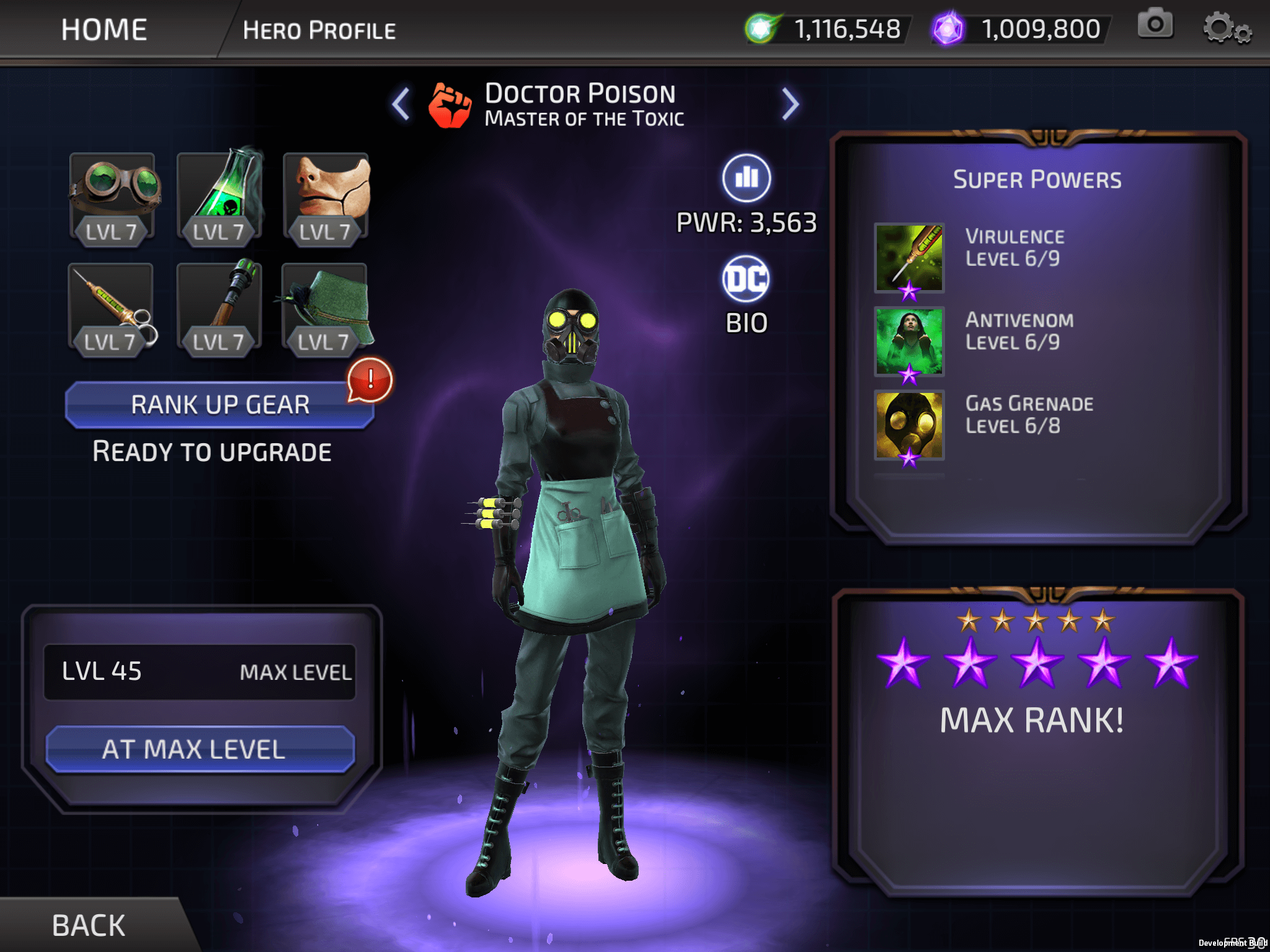Screen dimensions: 1270x952
Task: Go to the HOME screen
Action: [x=104, y=30]
